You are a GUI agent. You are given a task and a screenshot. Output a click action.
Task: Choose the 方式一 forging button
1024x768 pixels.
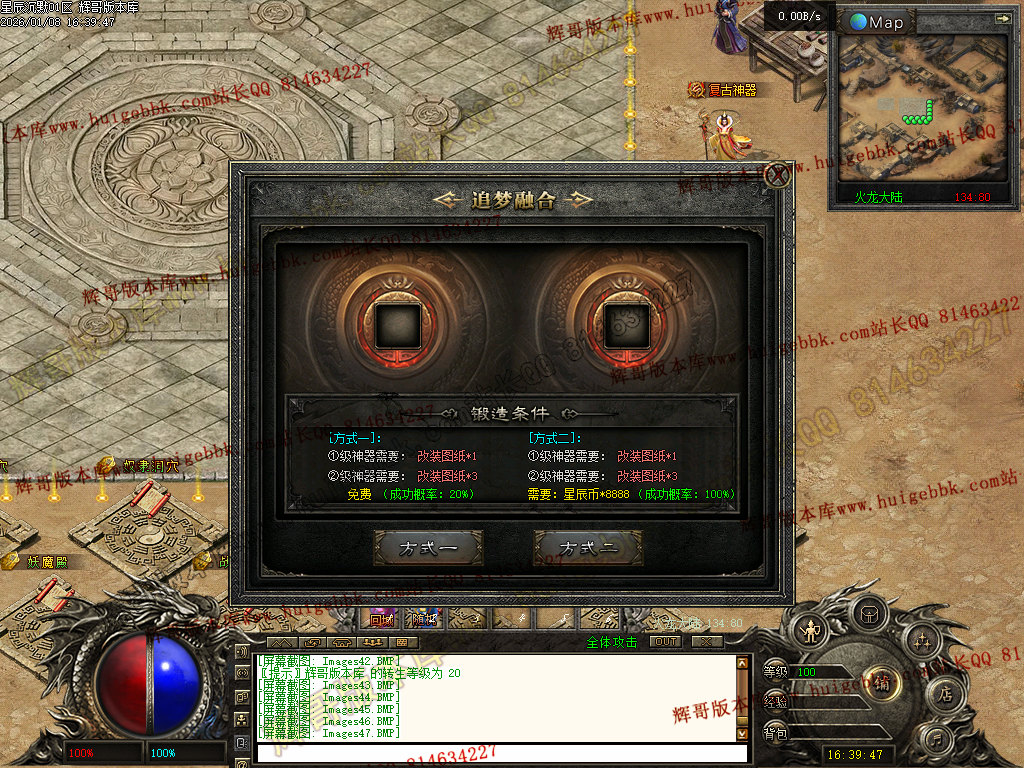click(x=428, y=548)
